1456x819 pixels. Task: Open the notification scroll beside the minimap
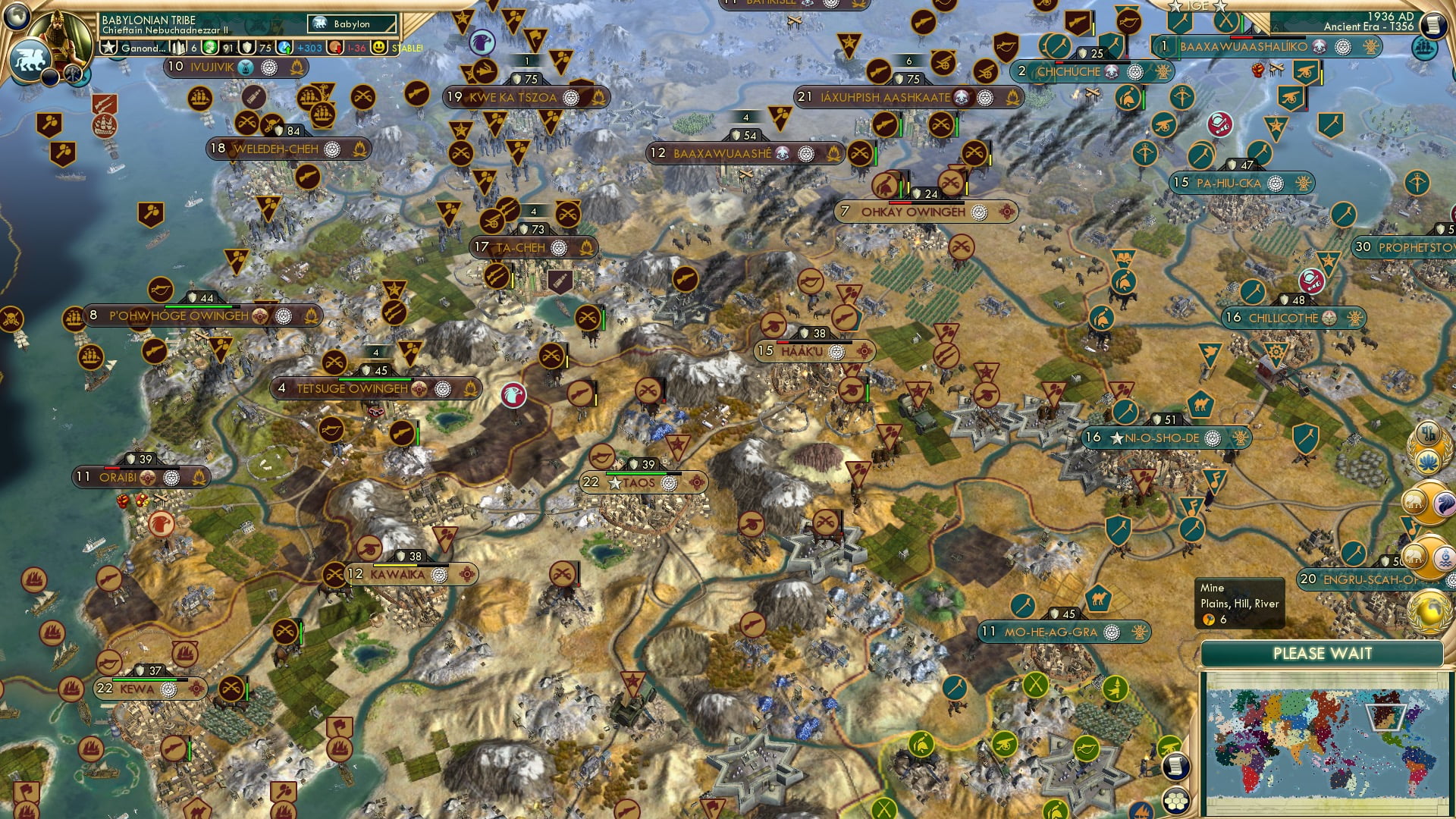(1176, 766)
